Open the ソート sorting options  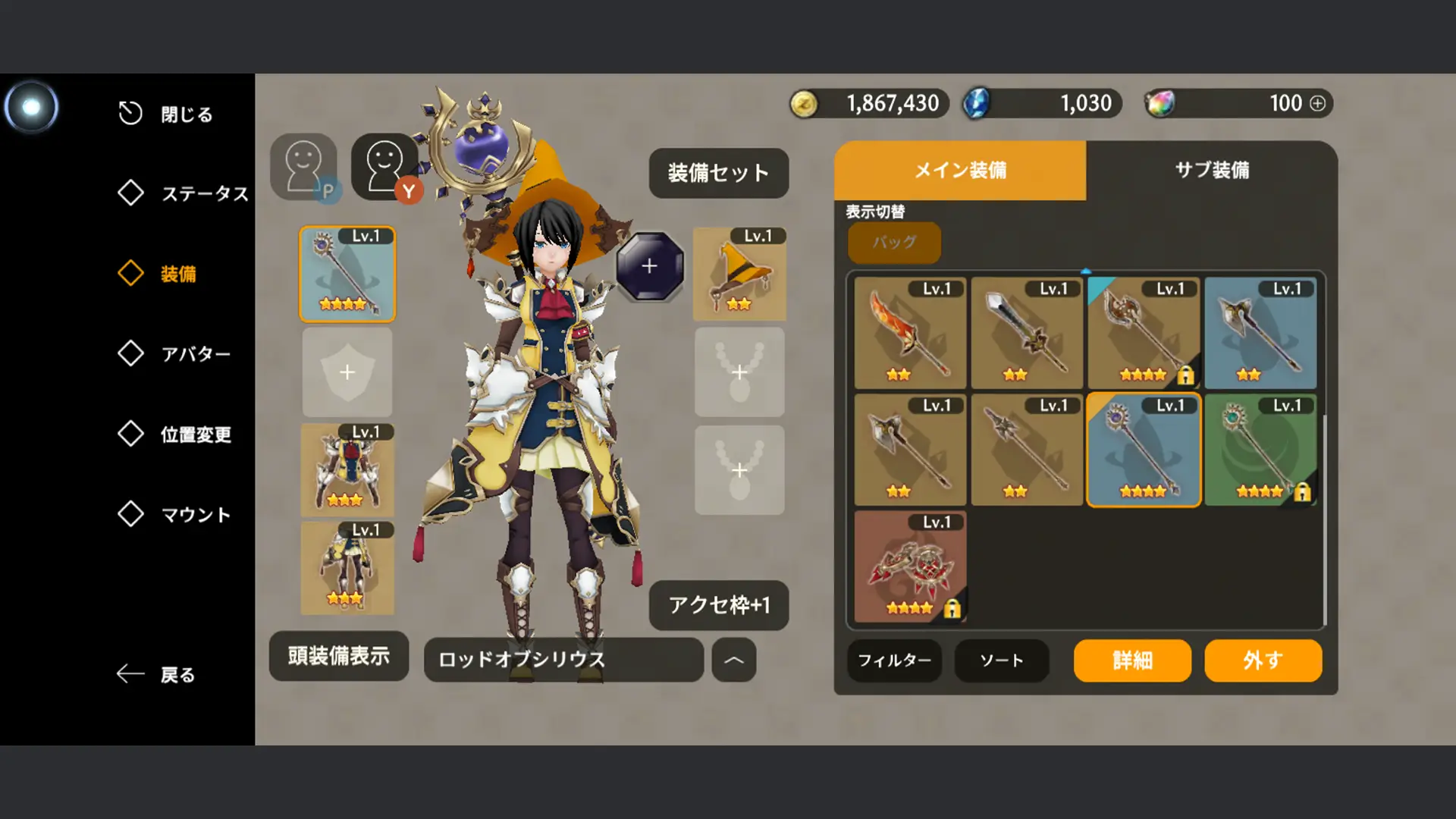coord(1001,661)
